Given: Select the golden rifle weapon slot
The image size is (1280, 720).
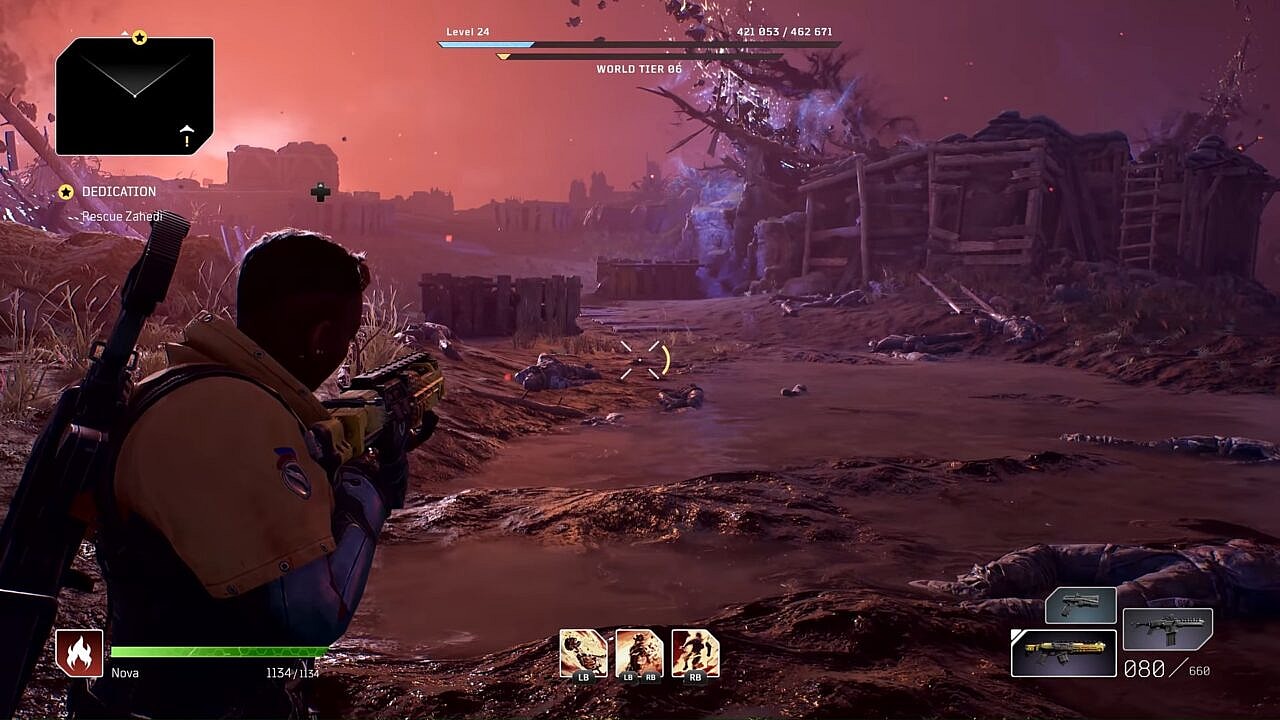Looking at the screenshot, I should click(x=1063, y=652).
